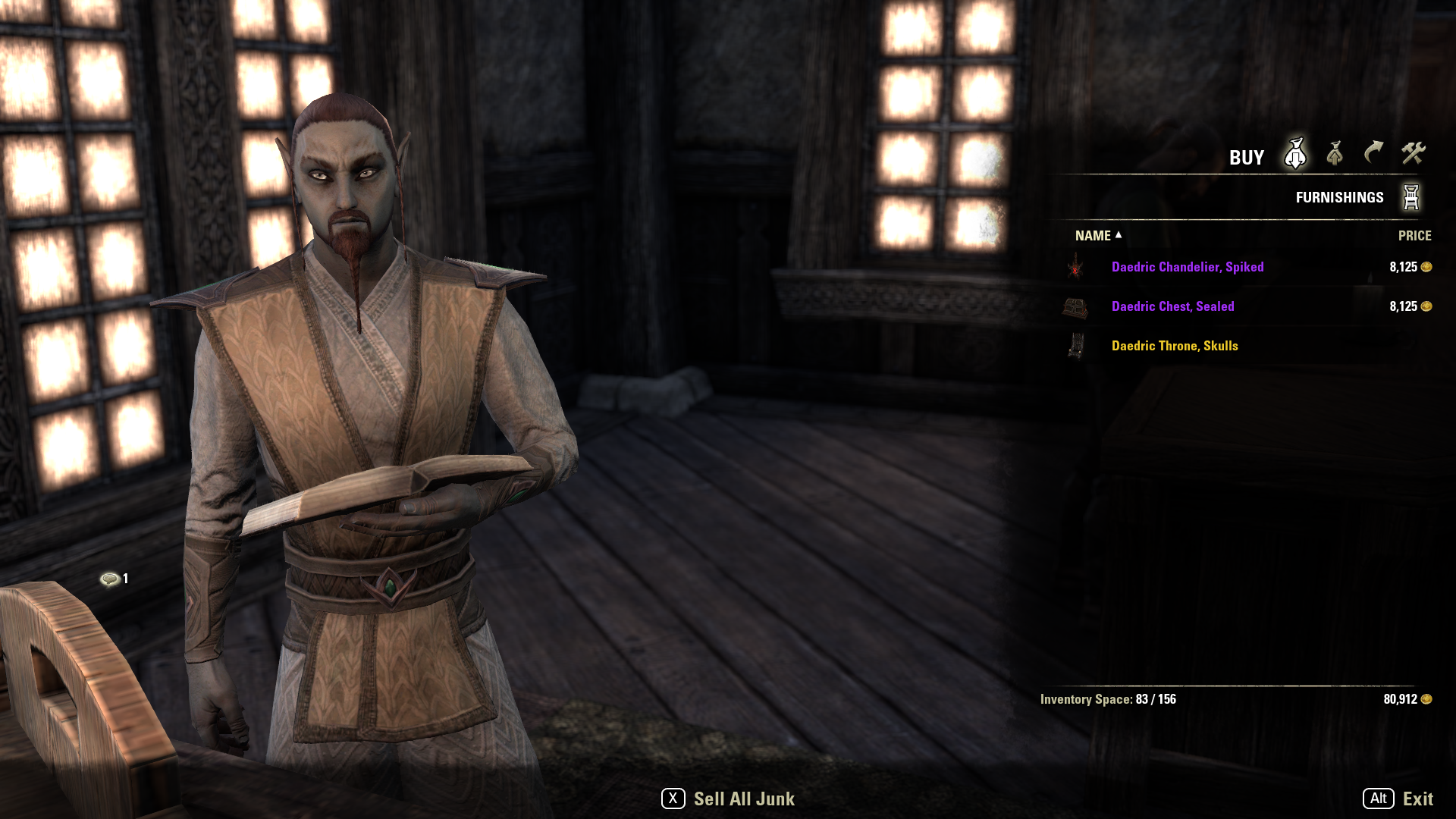The height and width of the screenshot is (819, 1456).
Task: Toggle the NAME column sort order
Action: (x=1092, y=235)
